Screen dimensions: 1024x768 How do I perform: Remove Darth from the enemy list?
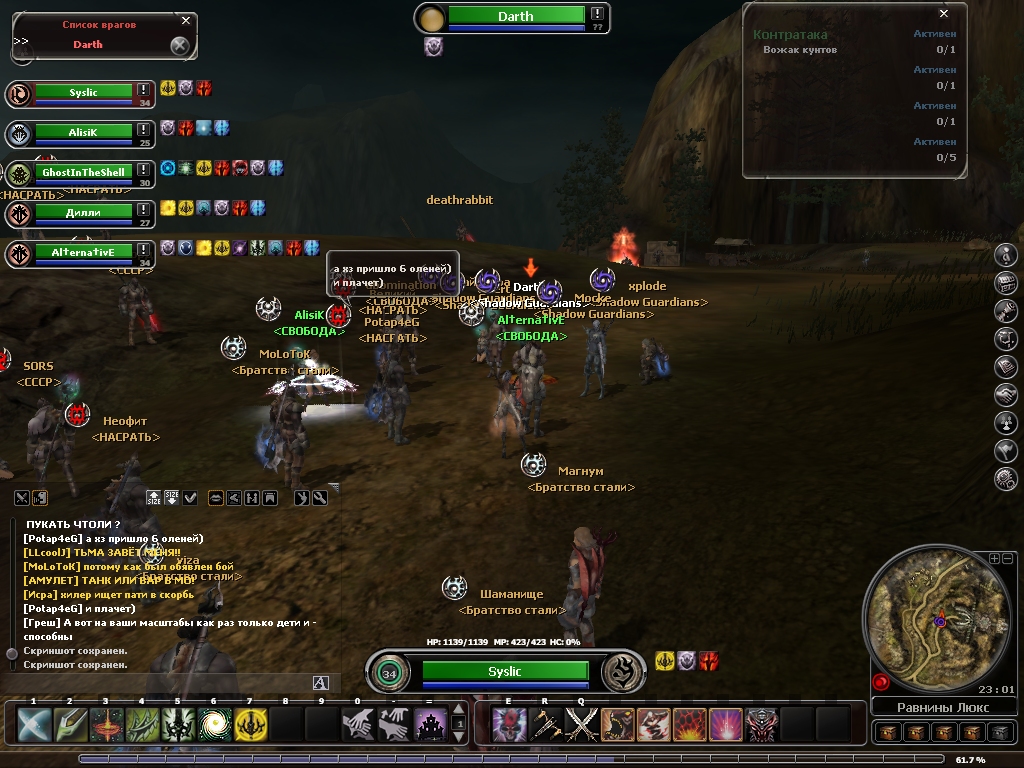pyautogui.click(x=179, y=45)
